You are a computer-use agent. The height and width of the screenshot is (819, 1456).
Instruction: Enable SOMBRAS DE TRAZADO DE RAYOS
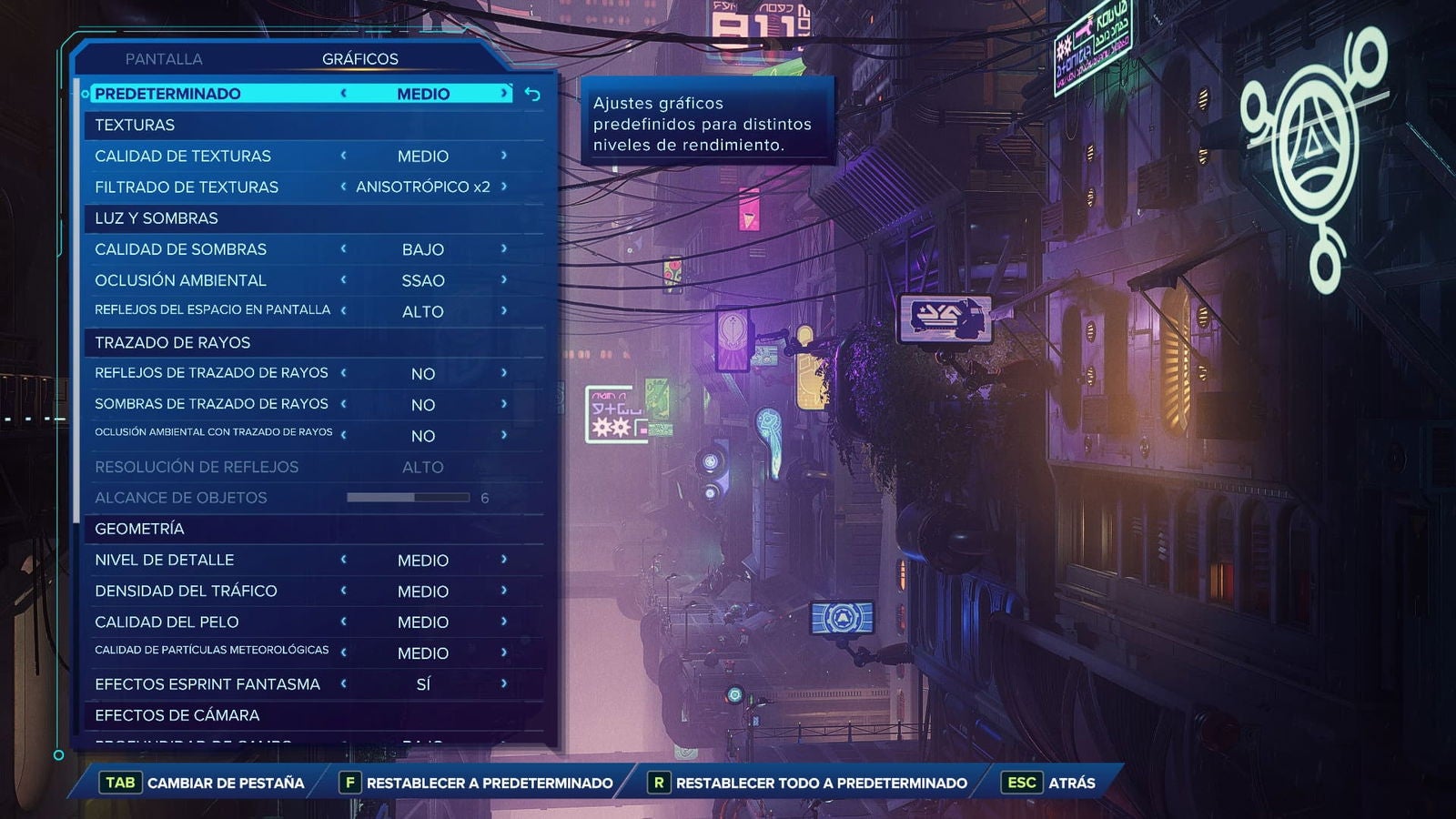click(502, 404)
